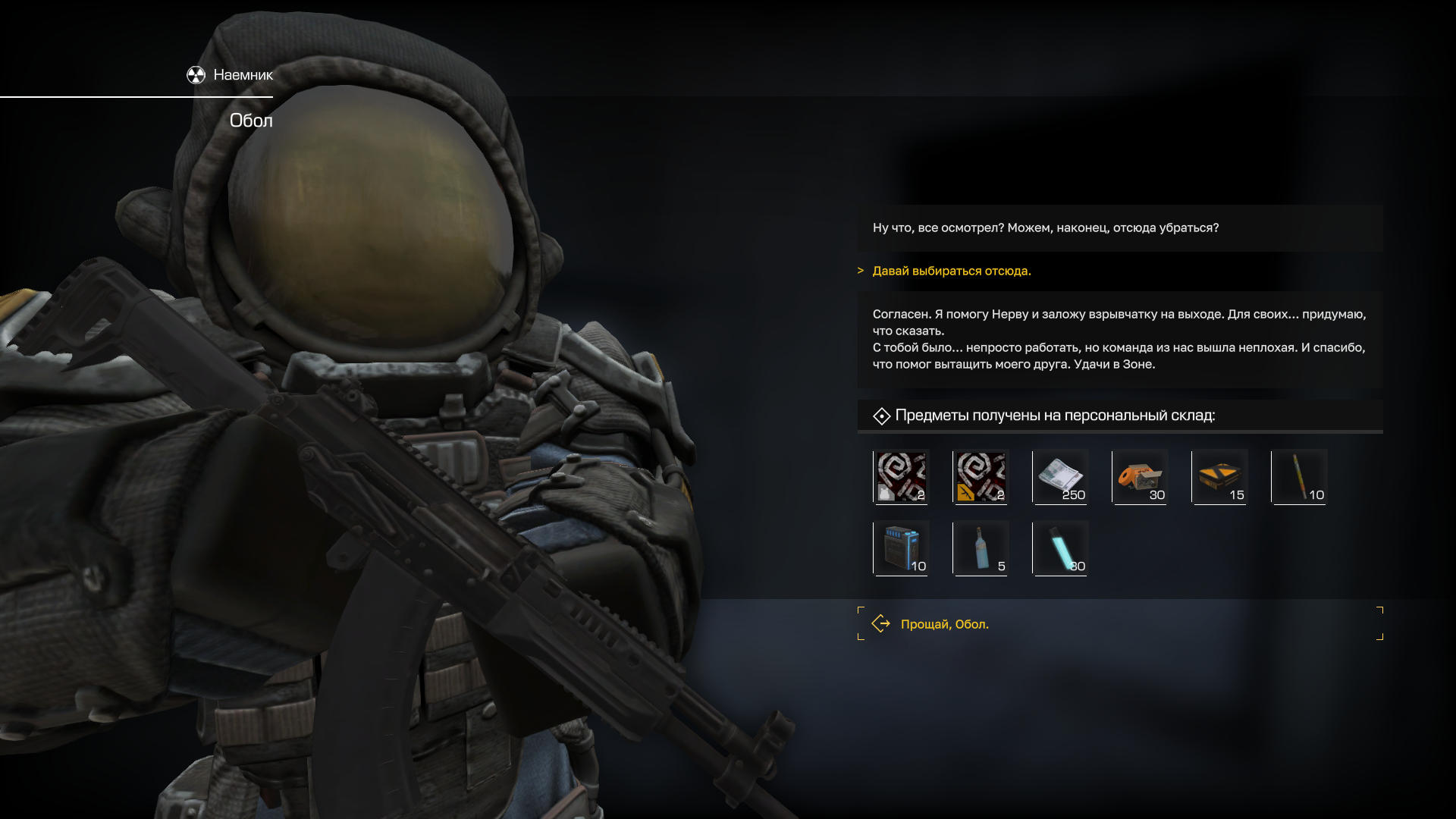Viewport: 1456px width, 819px height.
Task: Inspect the orange tape and parts box
Action: [x=1141, y=477]
